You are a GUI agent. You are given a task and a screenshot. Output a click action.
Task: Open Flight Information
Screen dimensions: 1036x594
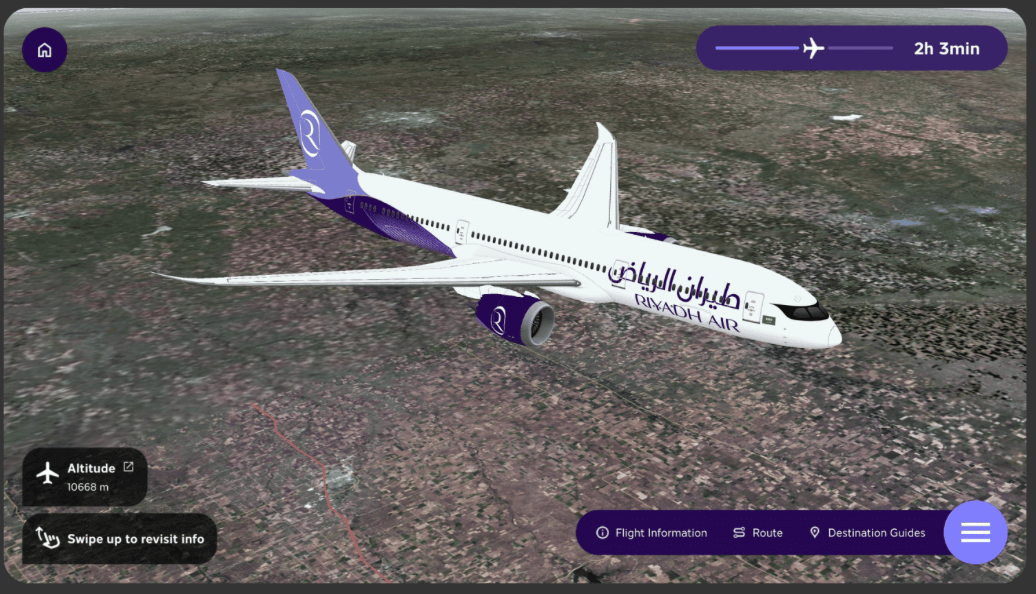(x=651, y=533)
